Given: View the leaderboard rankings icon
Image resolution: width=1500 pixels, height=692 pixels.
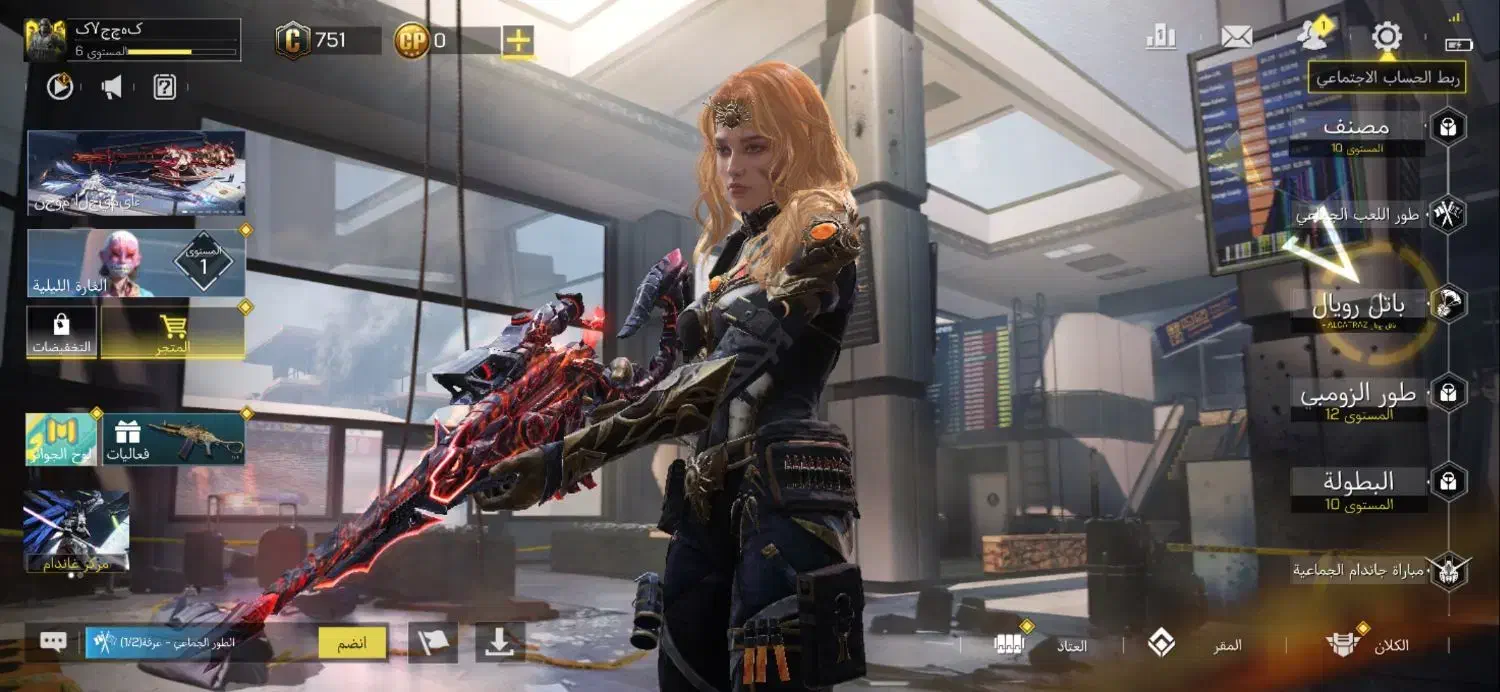Looking at the screenshot, I should tap(1161, 38).
